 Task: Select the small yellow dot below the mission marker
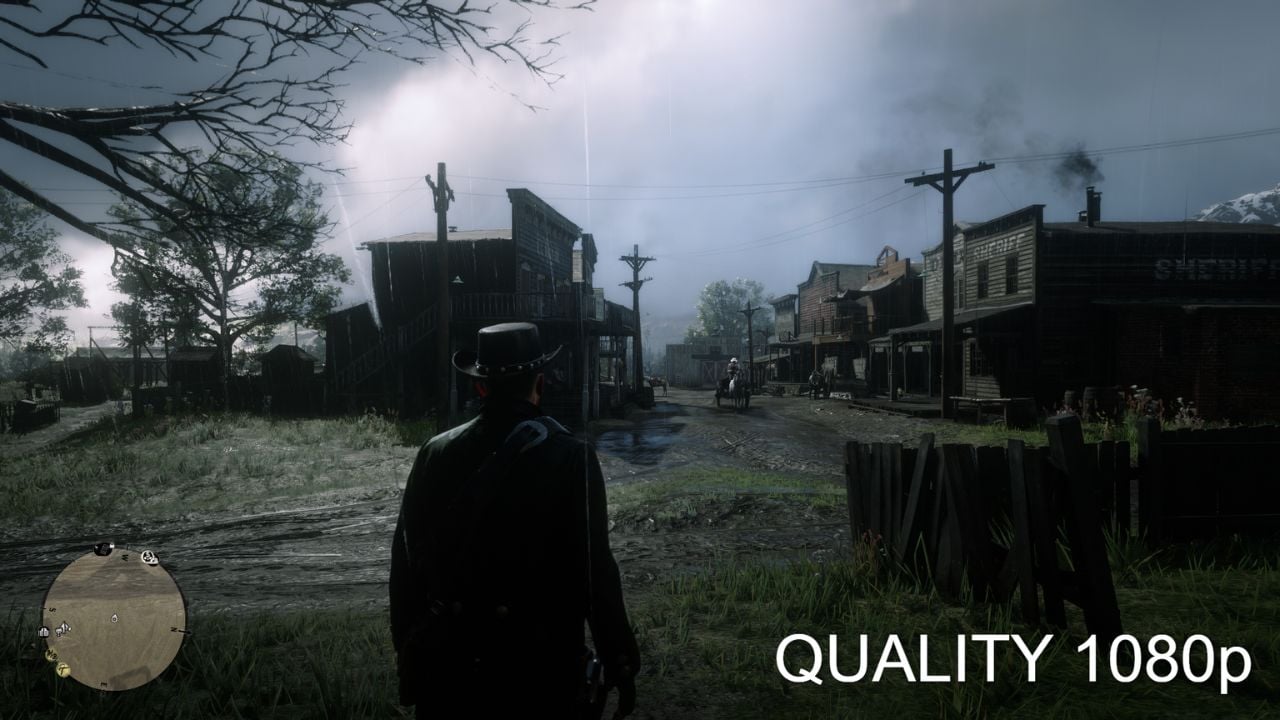click(63, 669)
